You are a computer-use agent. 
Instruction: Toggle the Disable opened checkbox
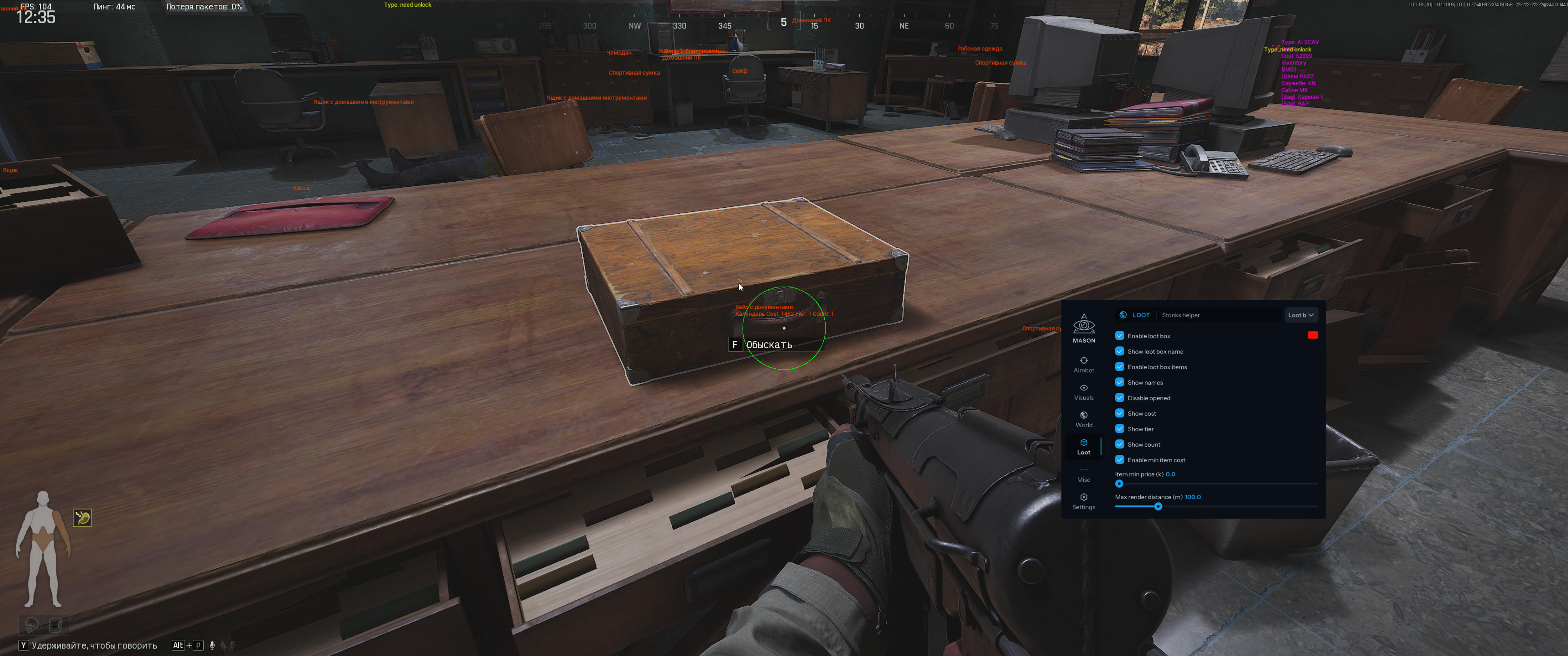click(1120, 397)
